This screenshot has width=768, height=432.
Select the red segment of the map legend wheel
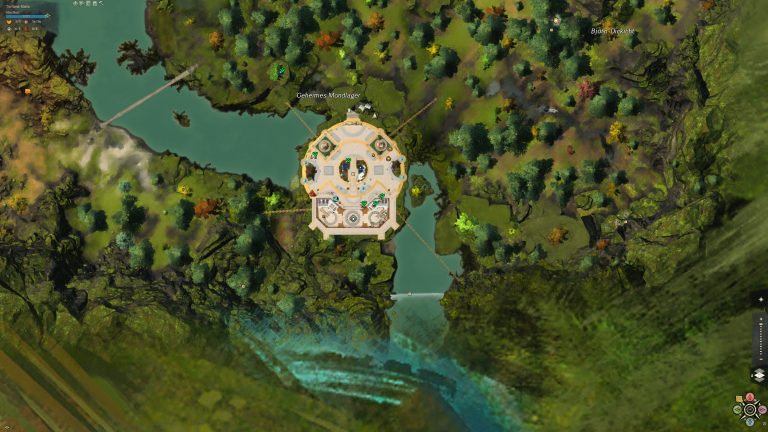click(750, 396)
